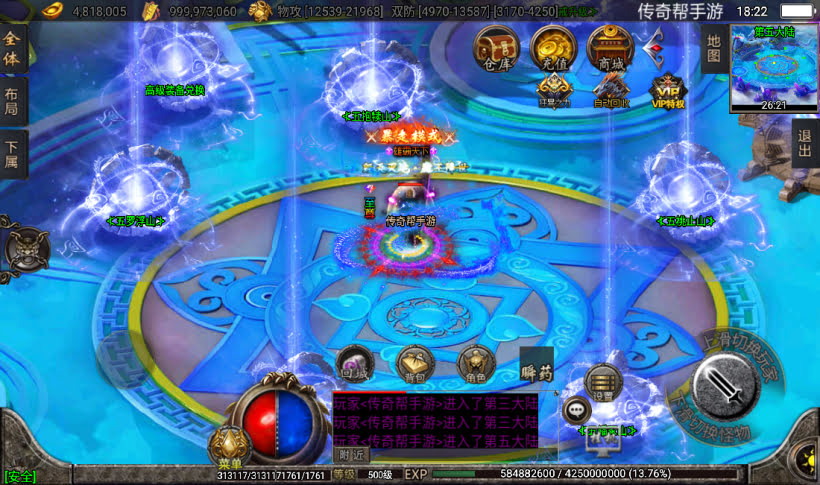Open the 地图 map tab
820x485 pixels.
(713, 49)
